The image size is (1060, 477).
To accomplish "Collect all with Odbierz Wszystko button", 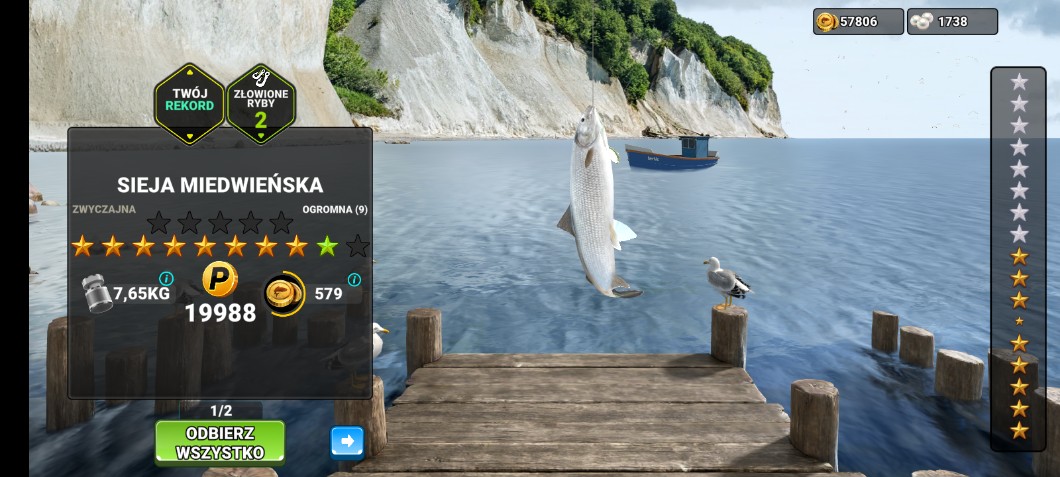I will (x=219, y=442).
